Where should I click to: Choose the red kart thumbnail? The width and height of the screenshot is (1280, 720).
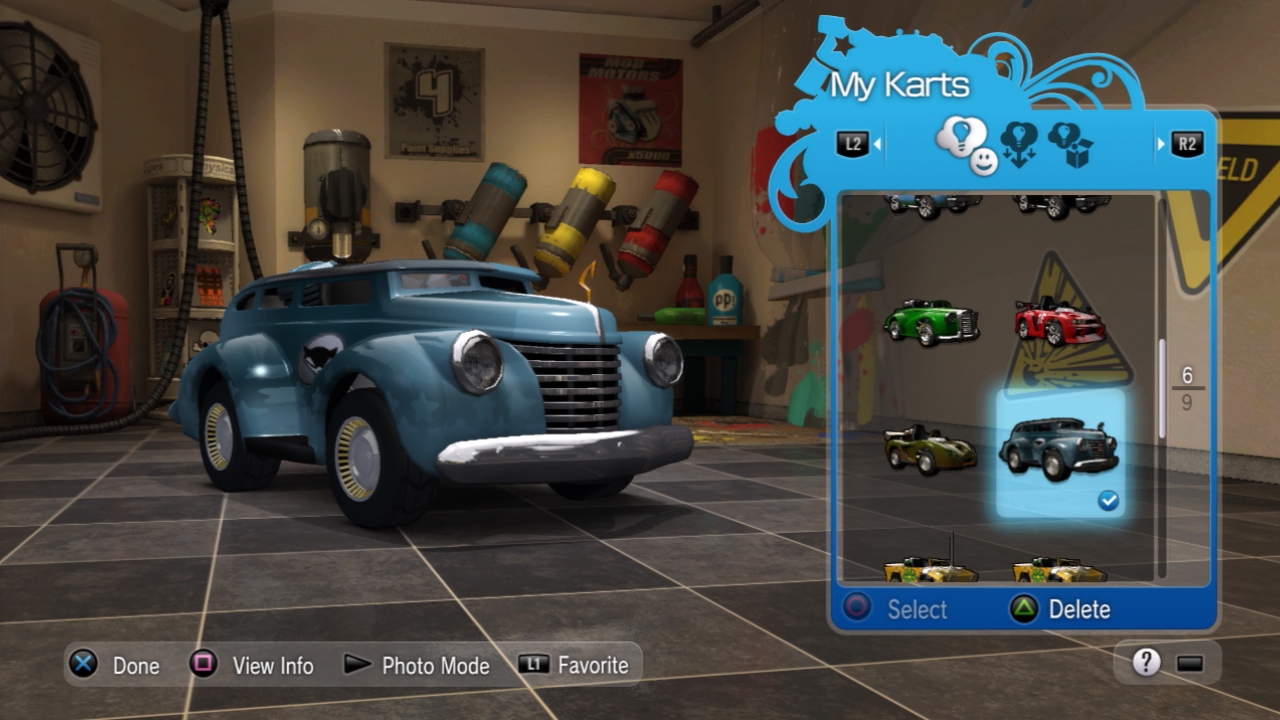click(x=1059, y=322)
